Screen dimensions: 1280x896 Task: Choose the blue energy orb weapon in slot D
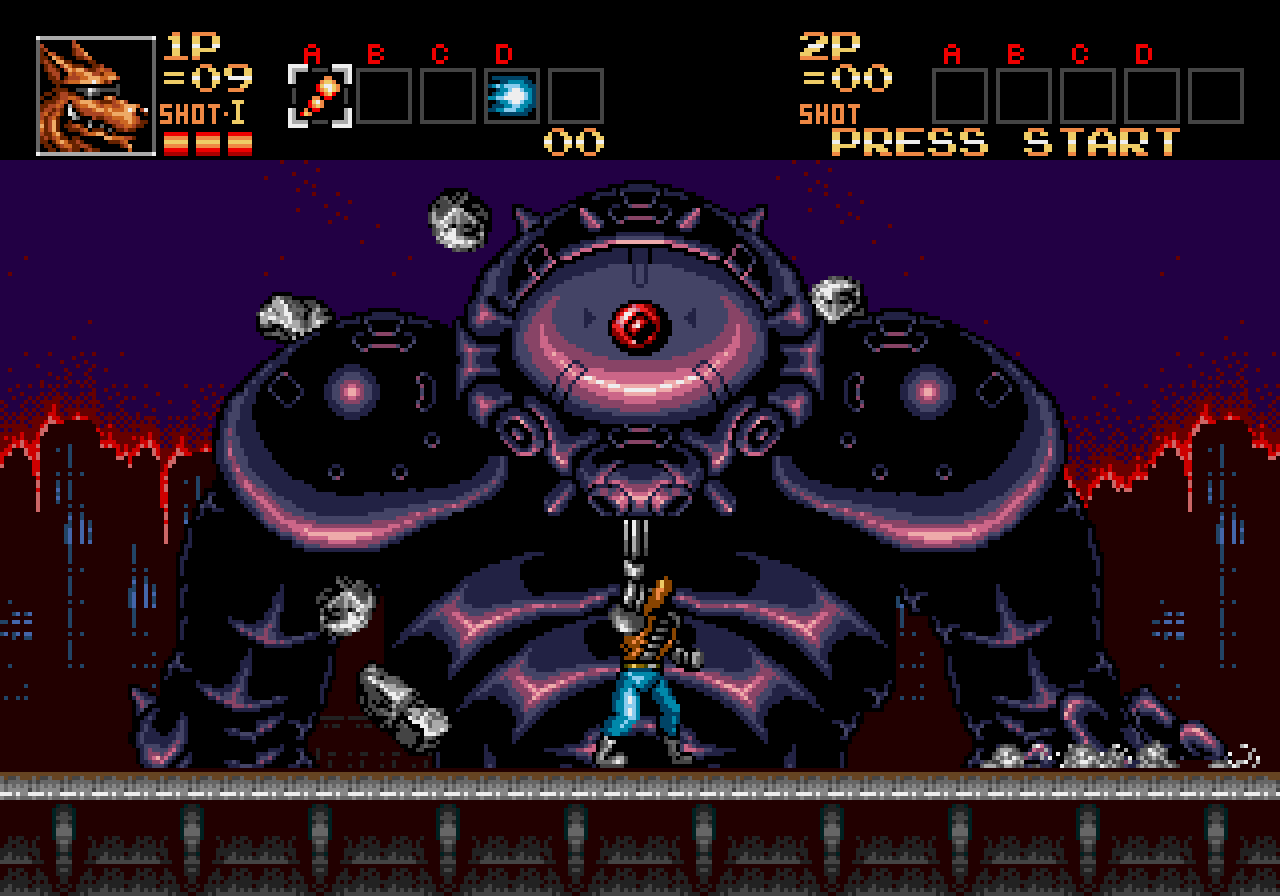click(x=512, y=96)
